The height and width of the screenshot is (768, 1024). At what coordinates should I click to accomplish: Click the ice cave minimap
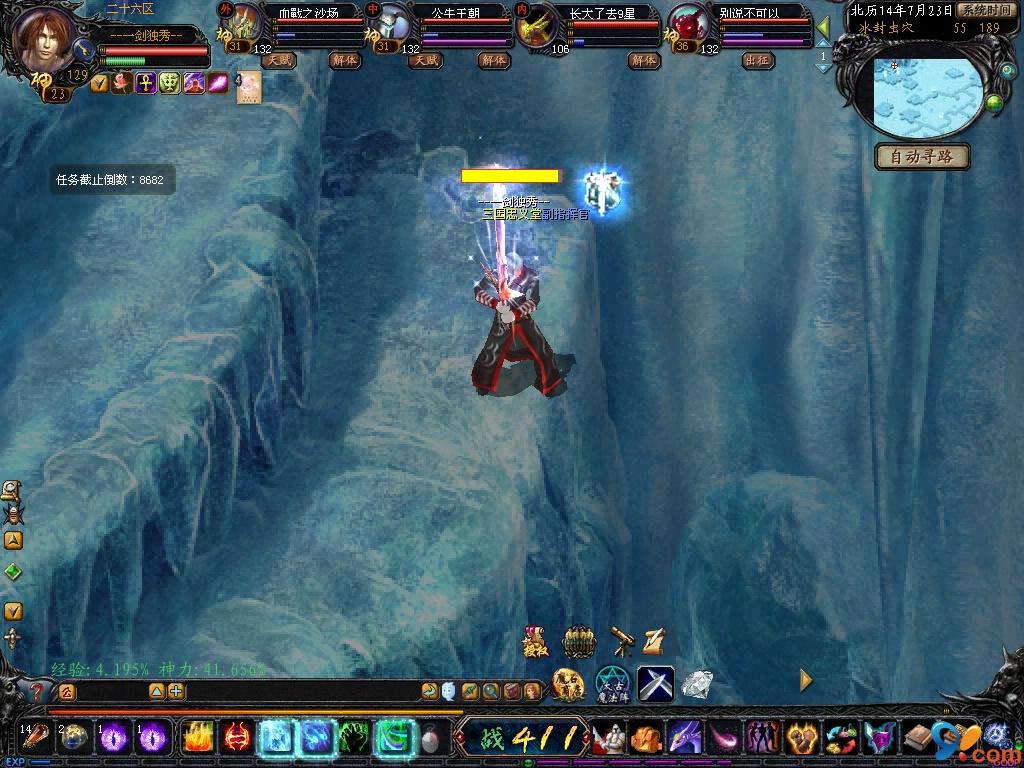point(924,97)
